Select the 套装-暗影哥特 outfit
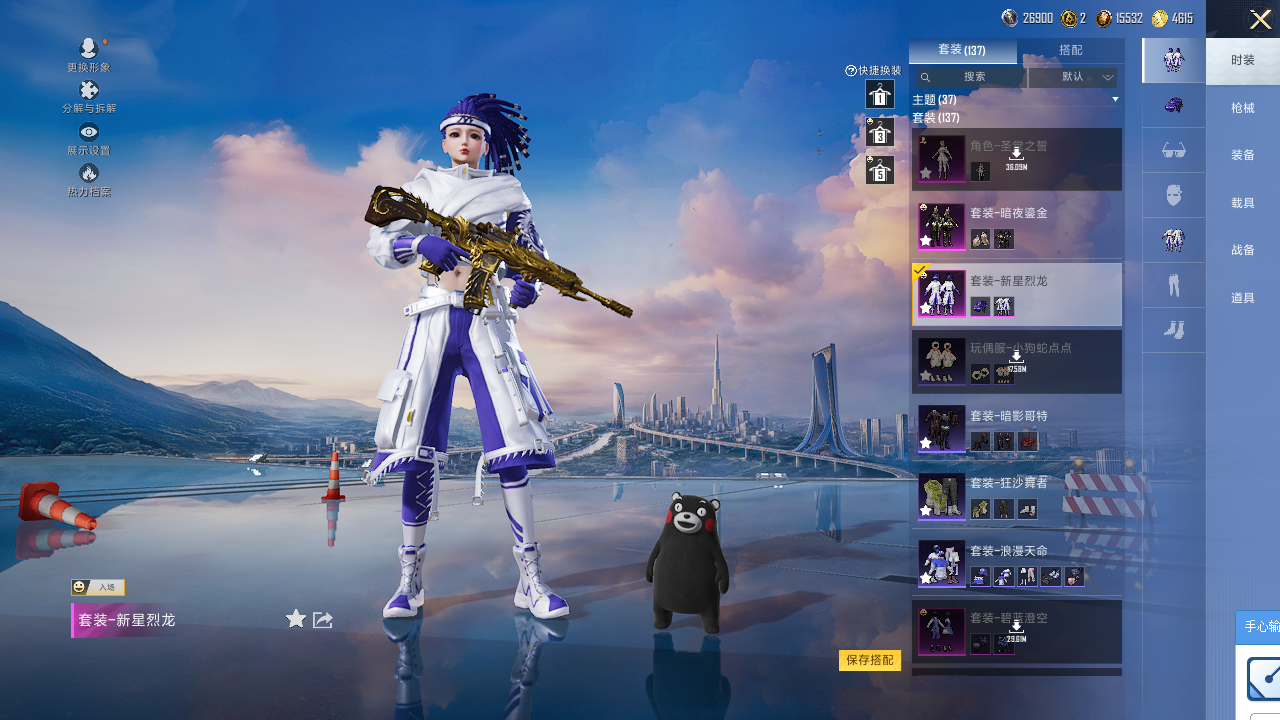 tap(1016, 428)
